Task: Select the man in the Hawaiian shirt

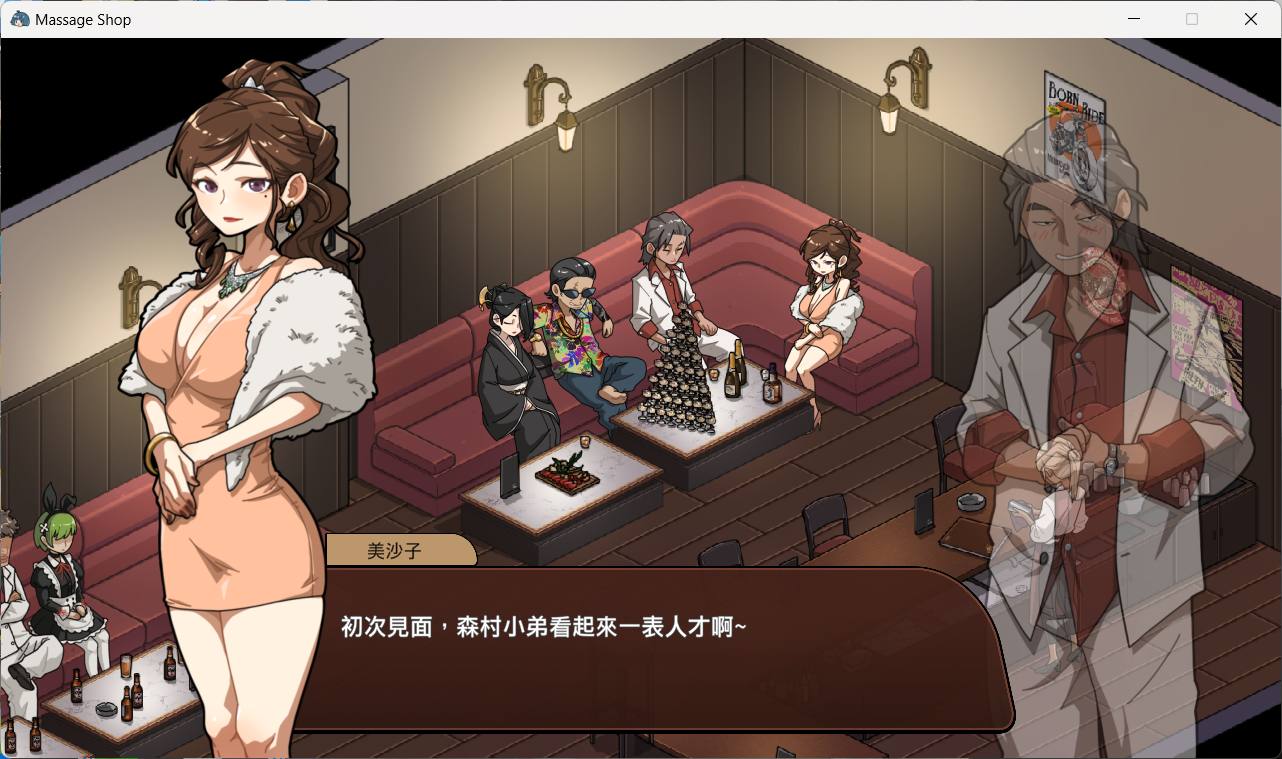Action: coord(575,330)
